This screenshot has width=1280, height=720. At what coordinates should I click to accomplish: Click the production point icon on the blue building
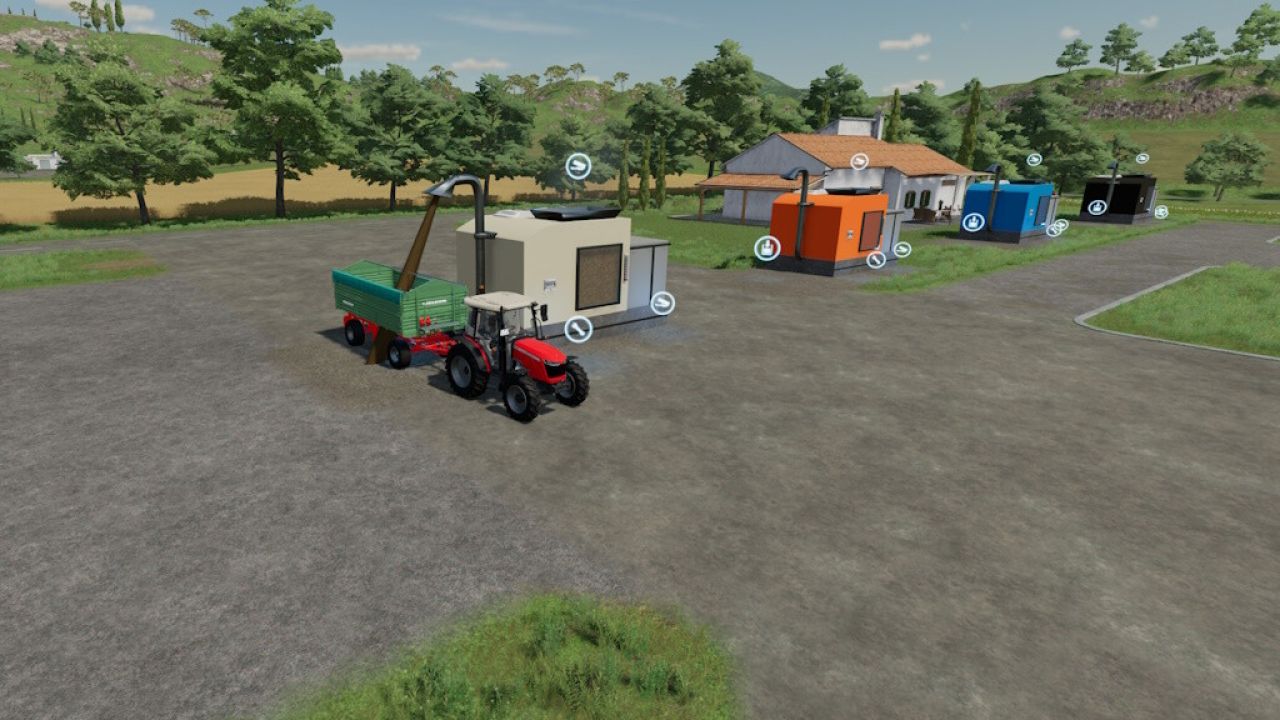pyautogui.click(x=974, y=222)
